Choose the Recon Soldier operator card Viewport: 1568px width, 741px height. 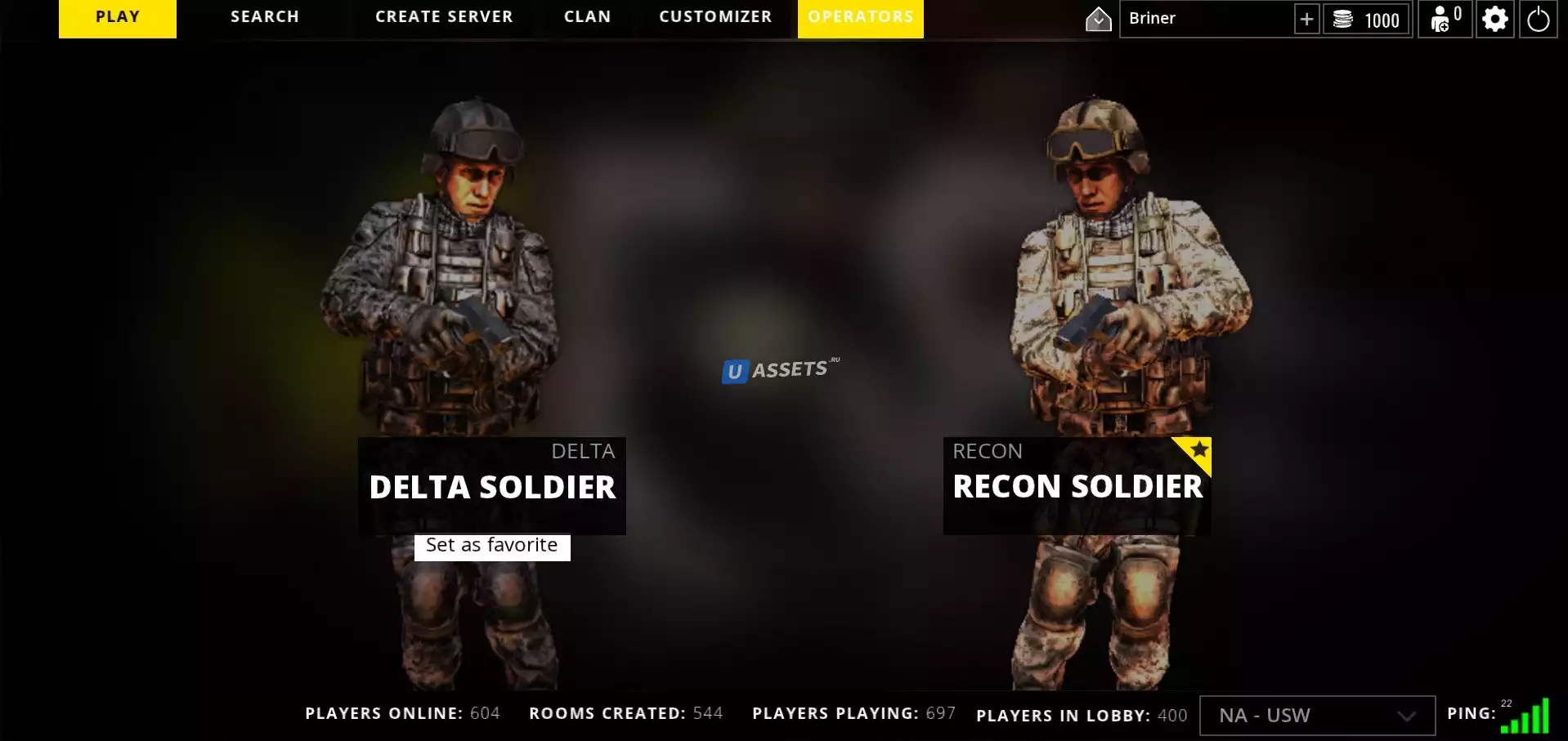pos(1077,485)
